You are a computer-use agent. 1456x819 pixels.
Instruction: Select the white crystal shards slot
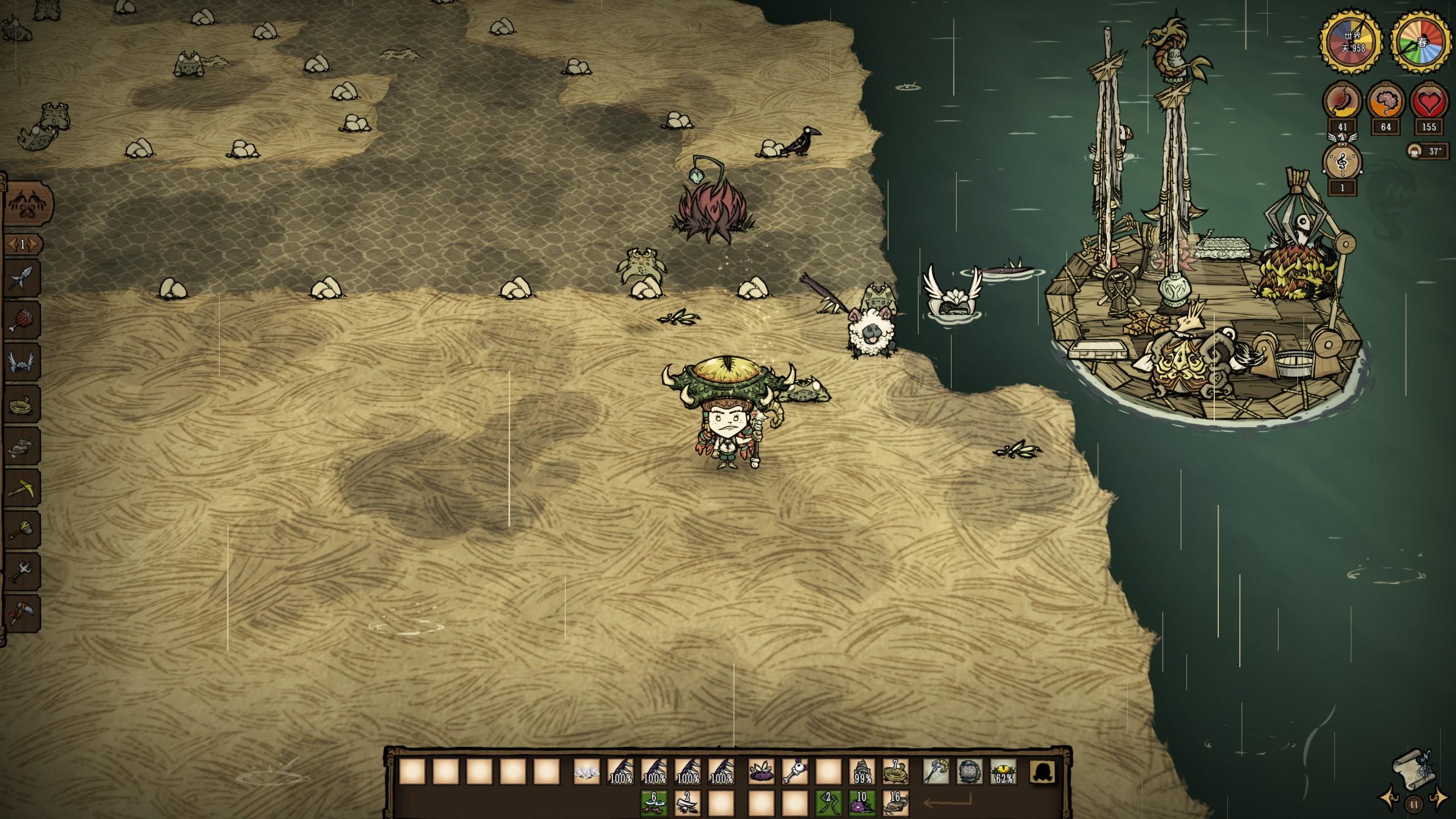587,772
